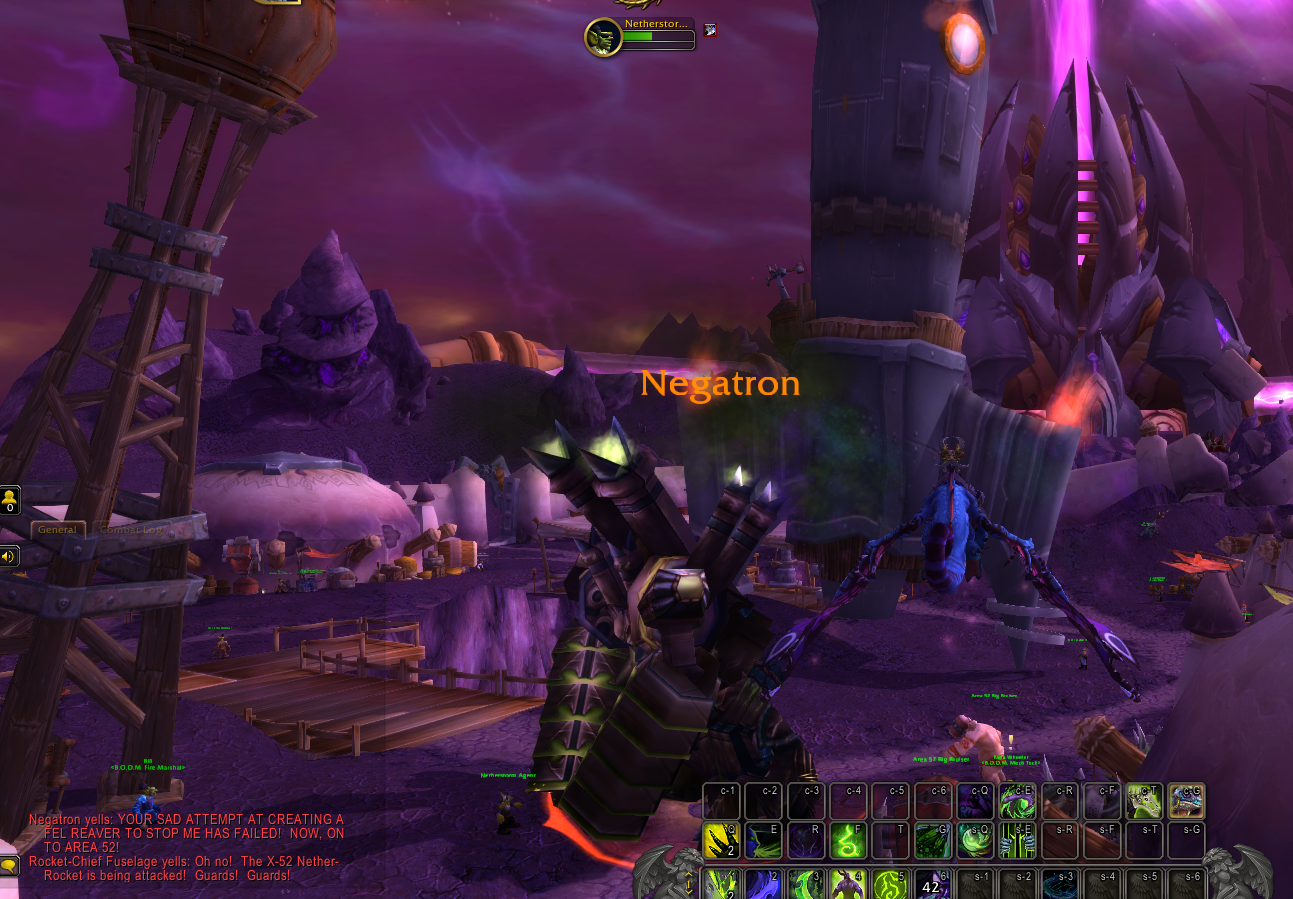
Task: Select the mount icon in the c-G slot
Action: click(1186, 801)
